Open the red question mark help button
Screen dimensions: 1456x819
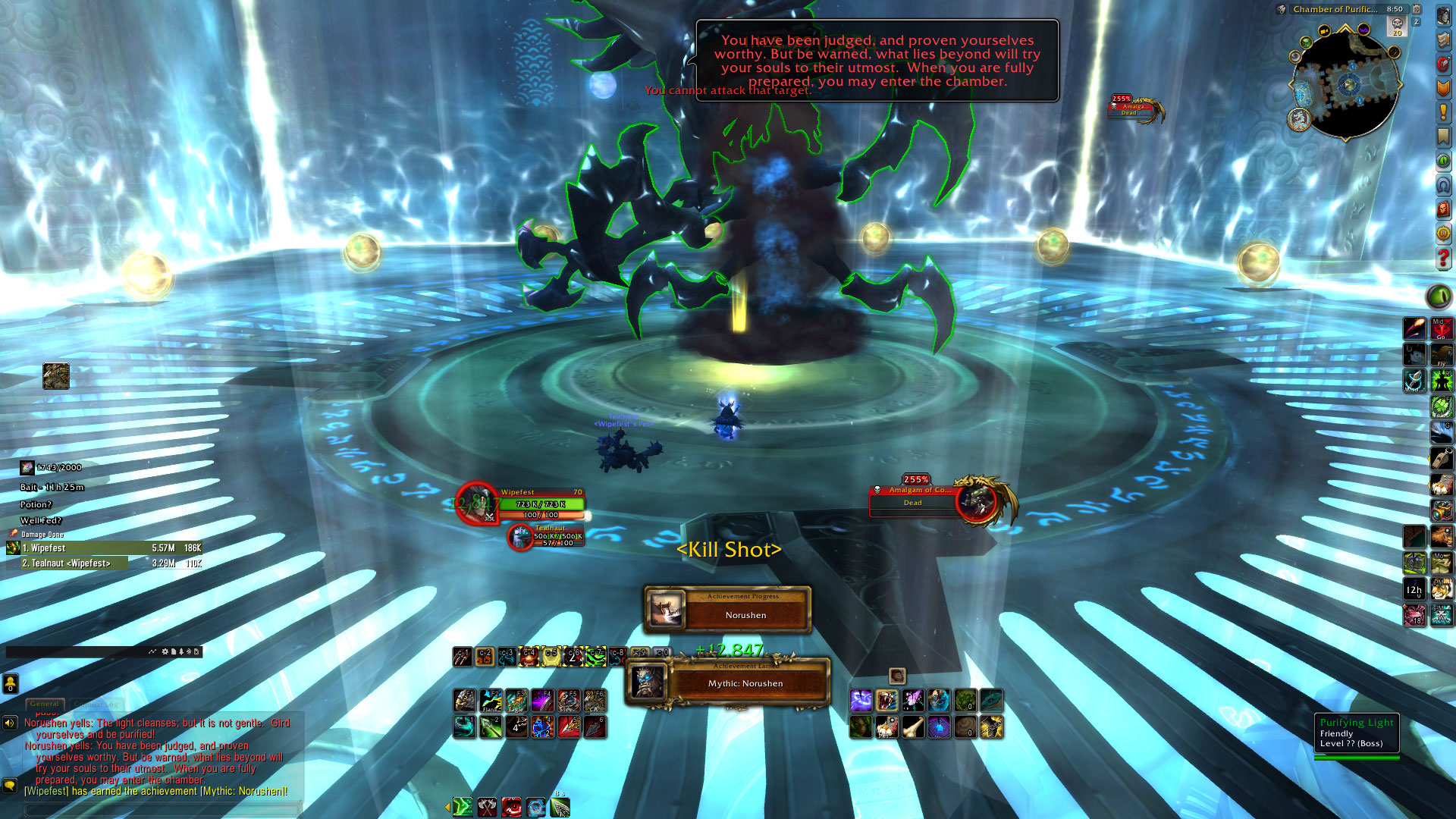coord(1443,259)
